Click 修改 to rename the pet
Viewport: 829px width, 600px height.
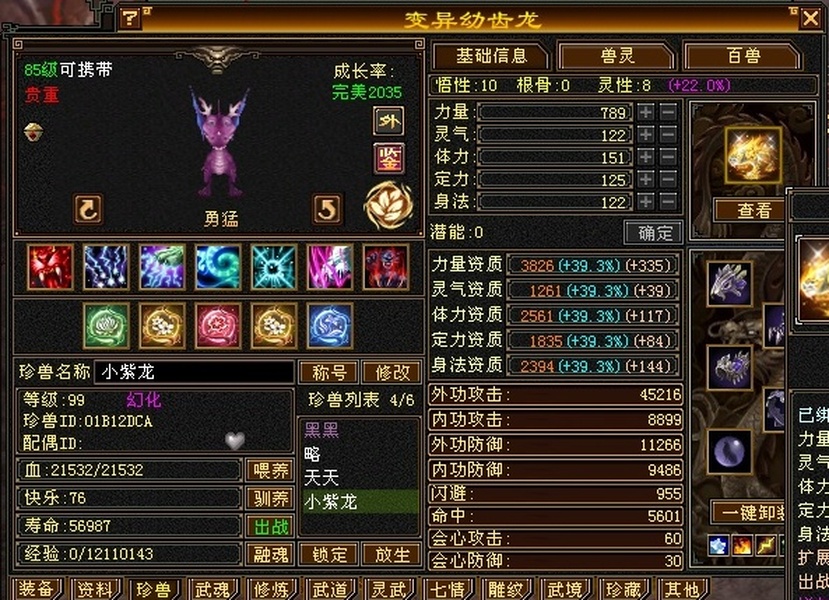pos(392,372)
